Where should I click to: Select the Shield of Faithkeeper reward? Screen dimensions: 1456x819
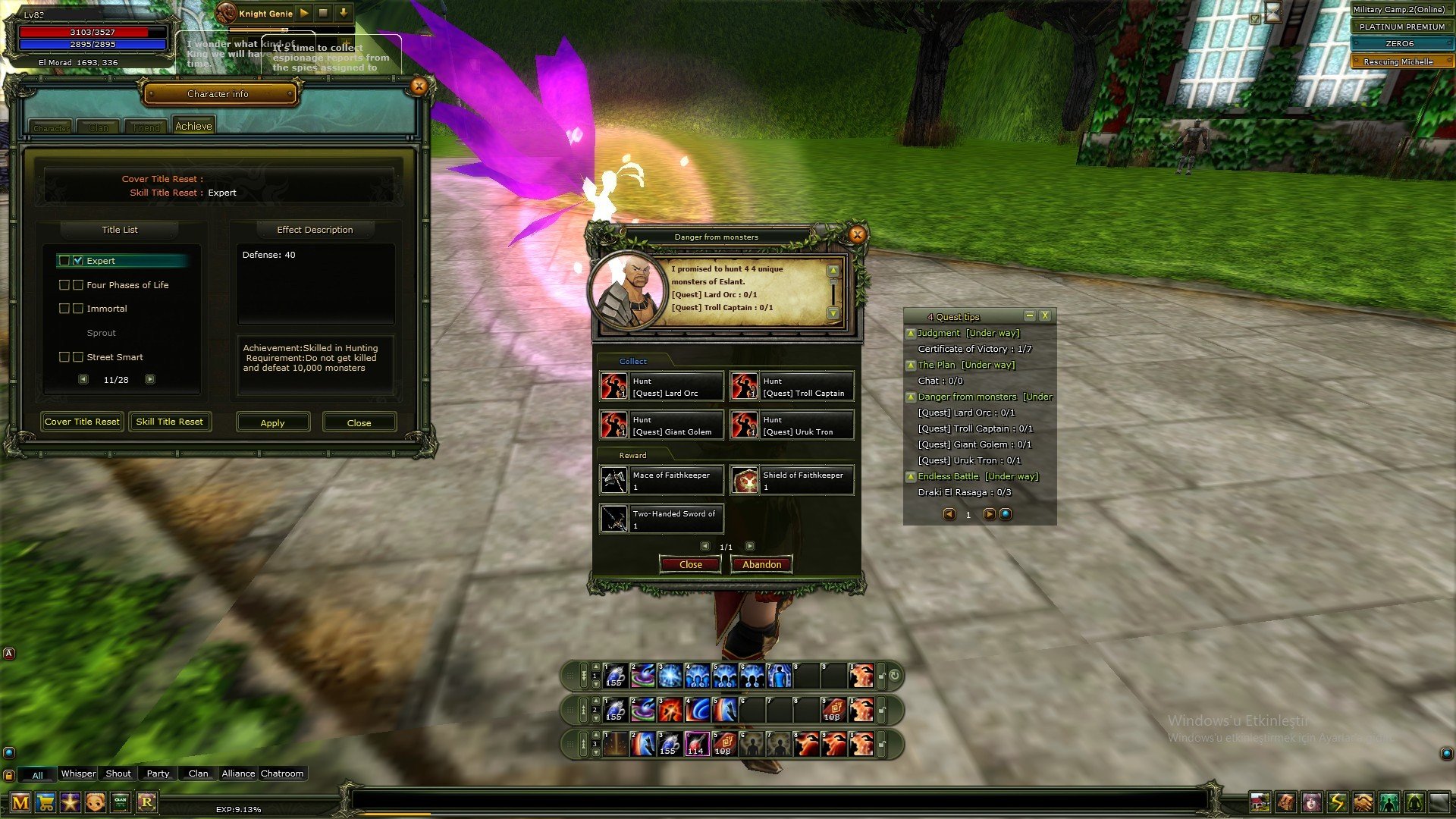pos(792,480)
